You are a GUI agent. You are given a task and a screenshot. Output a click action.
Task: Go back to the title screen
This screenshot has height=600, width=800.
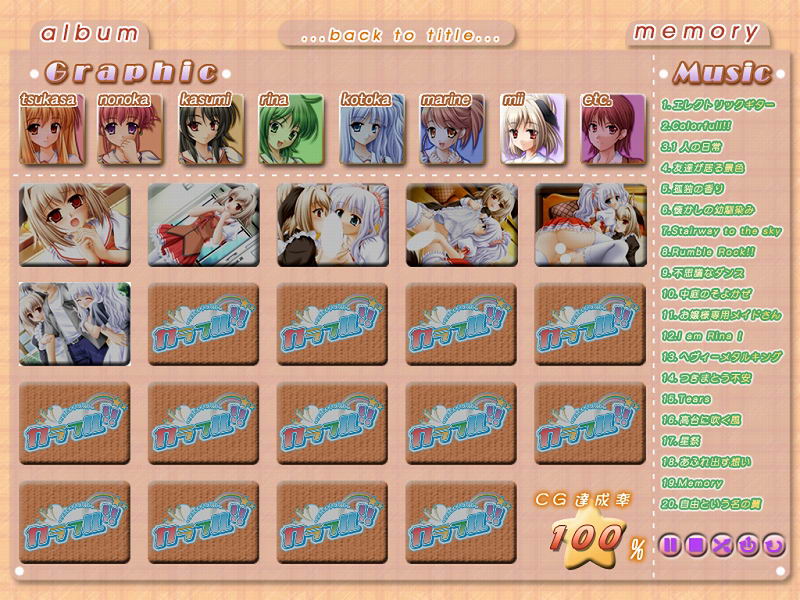click(x=398, y=35)
